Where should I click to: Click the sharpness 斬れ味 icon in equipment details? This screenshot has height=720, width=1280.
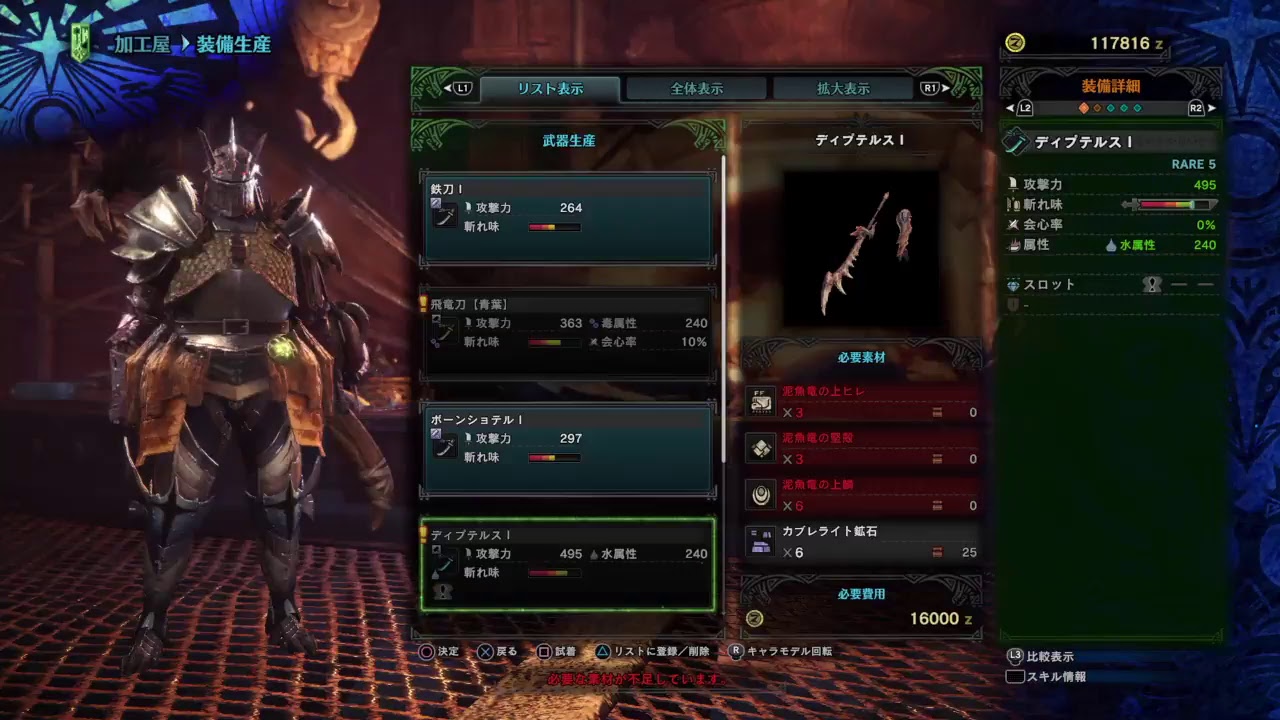1013,205
